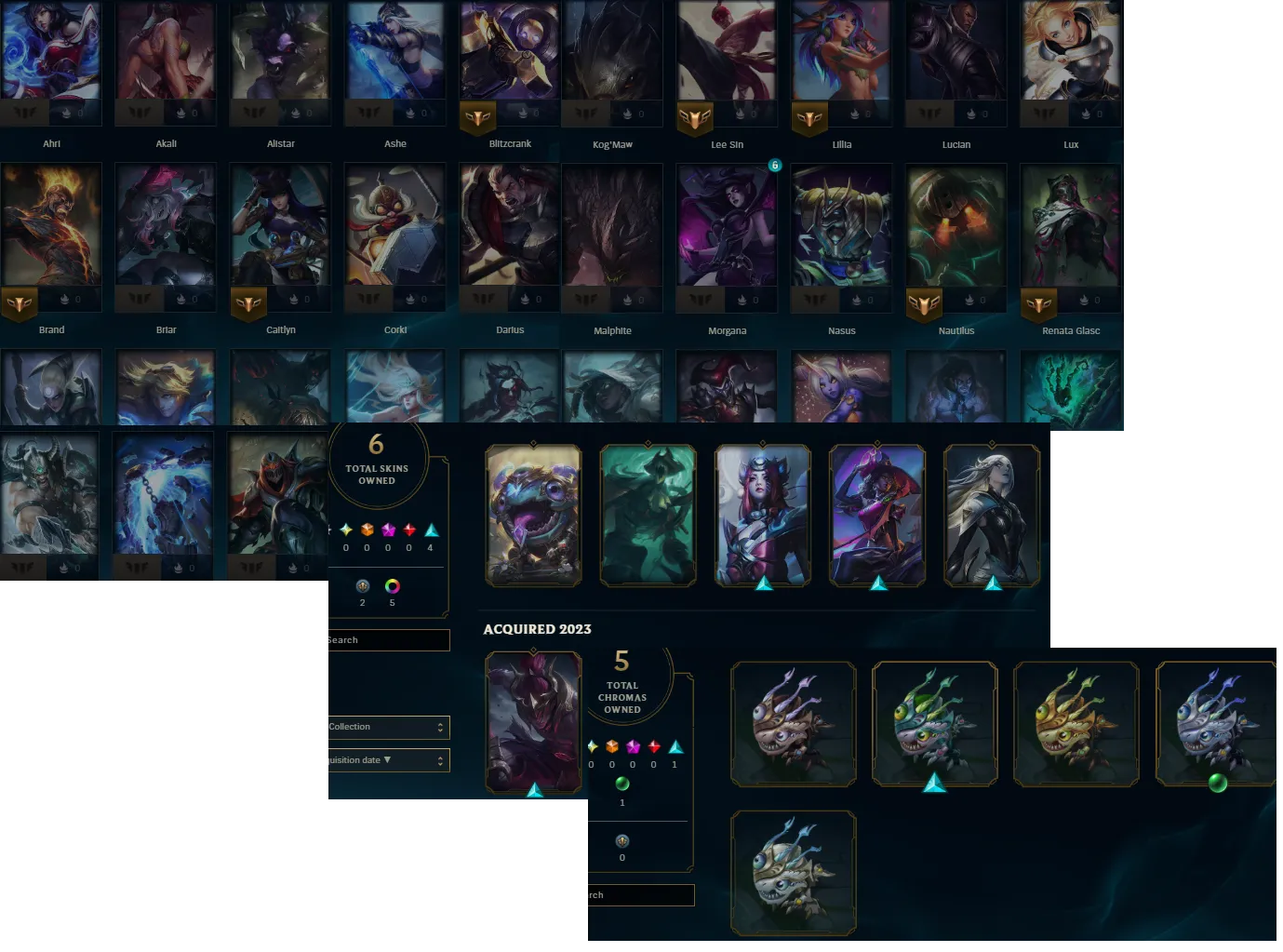1283x952 pixels.
Task: Click the mastery token icon showing 2
Action: coord(363,587)
